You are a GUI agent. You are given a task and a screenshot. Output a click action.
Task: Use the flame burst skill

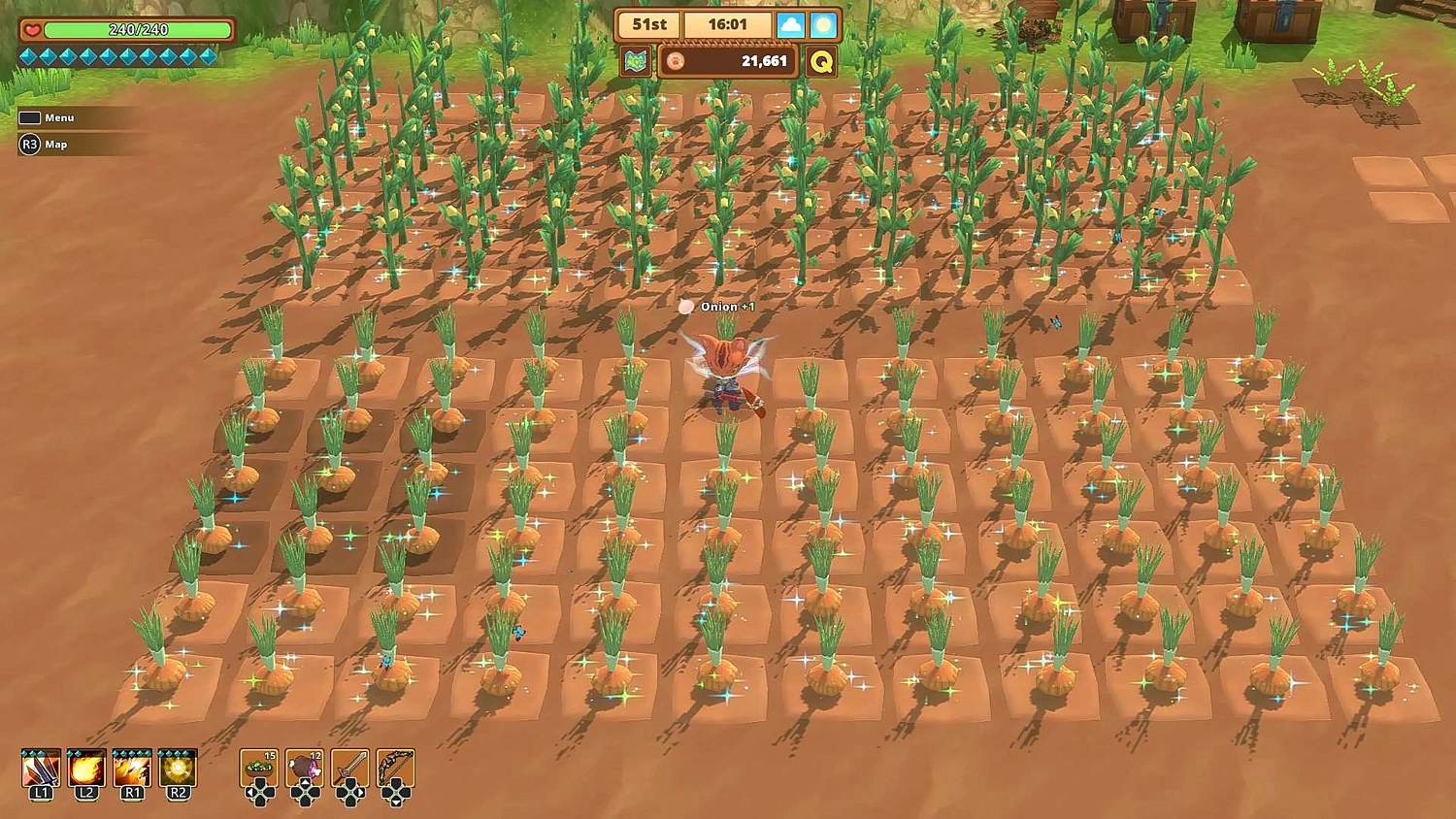(132, 769)
